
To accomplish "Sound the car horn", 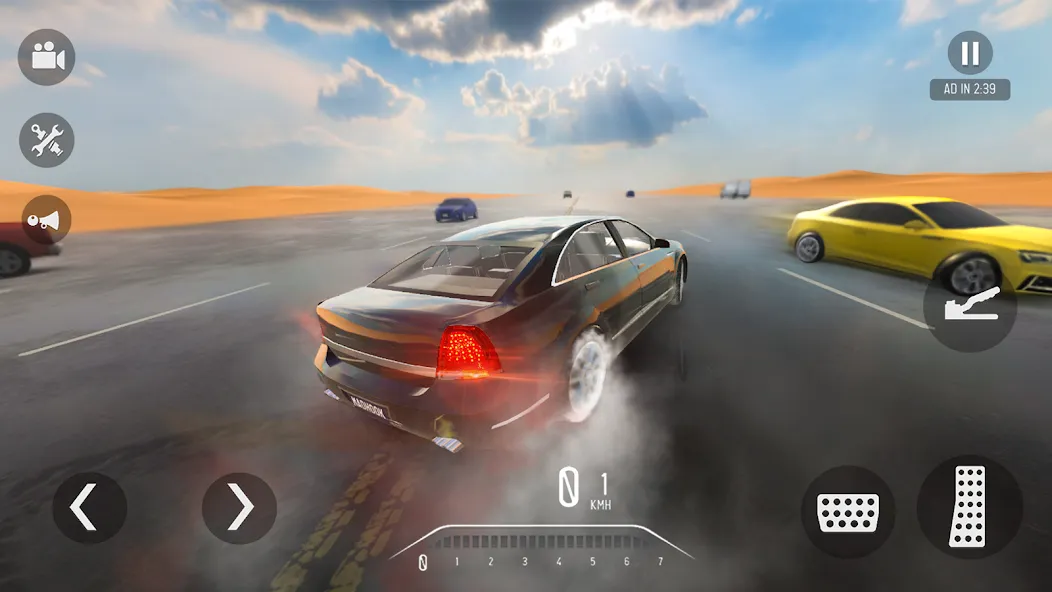I will pyautogui.click(x=46, y=220).
